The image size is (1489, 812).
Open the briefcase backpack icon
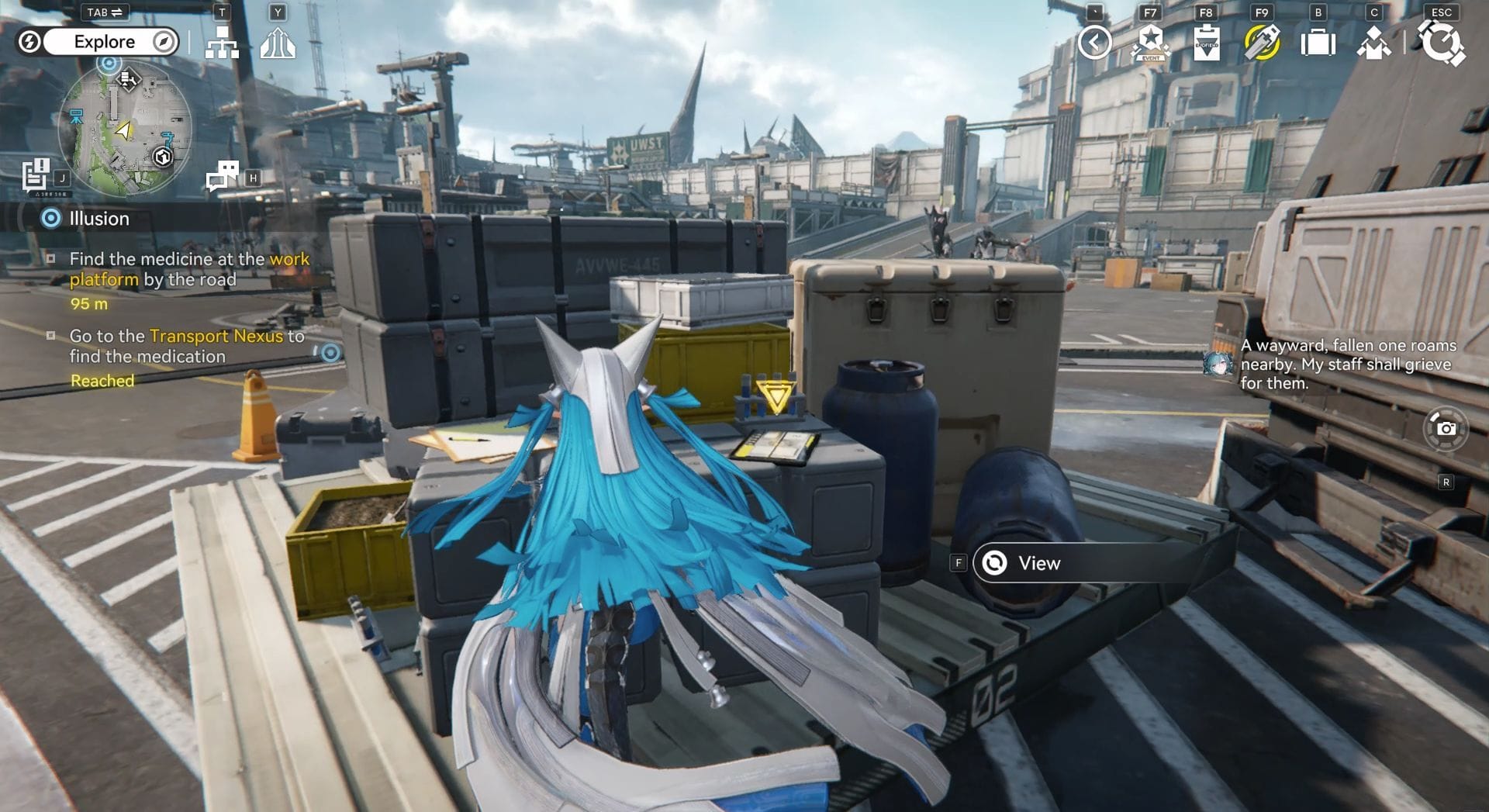tap(1318, 43)
